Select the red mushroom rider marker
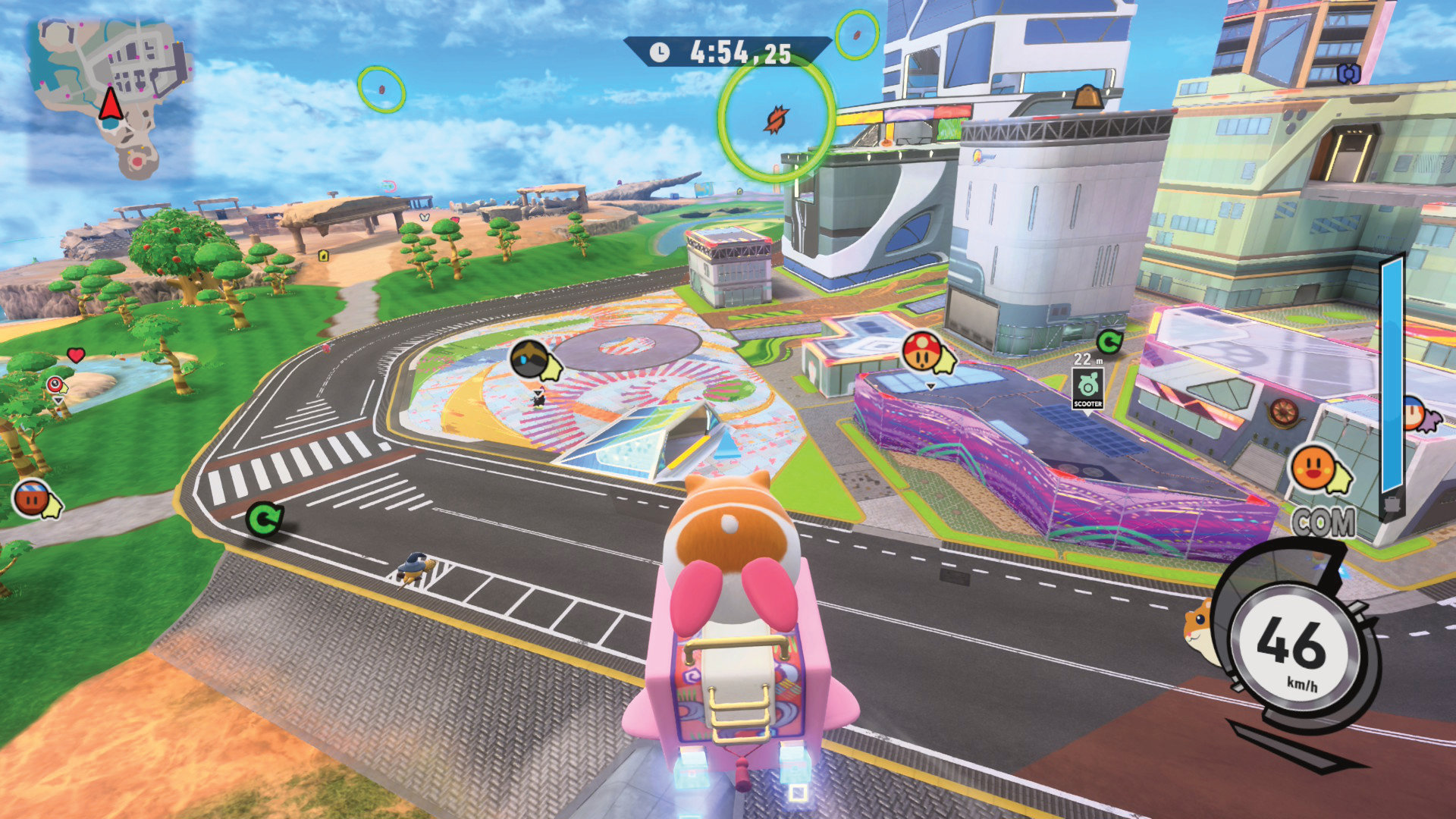This screenshot has height=819, width=1456. [x=921, y=351]
